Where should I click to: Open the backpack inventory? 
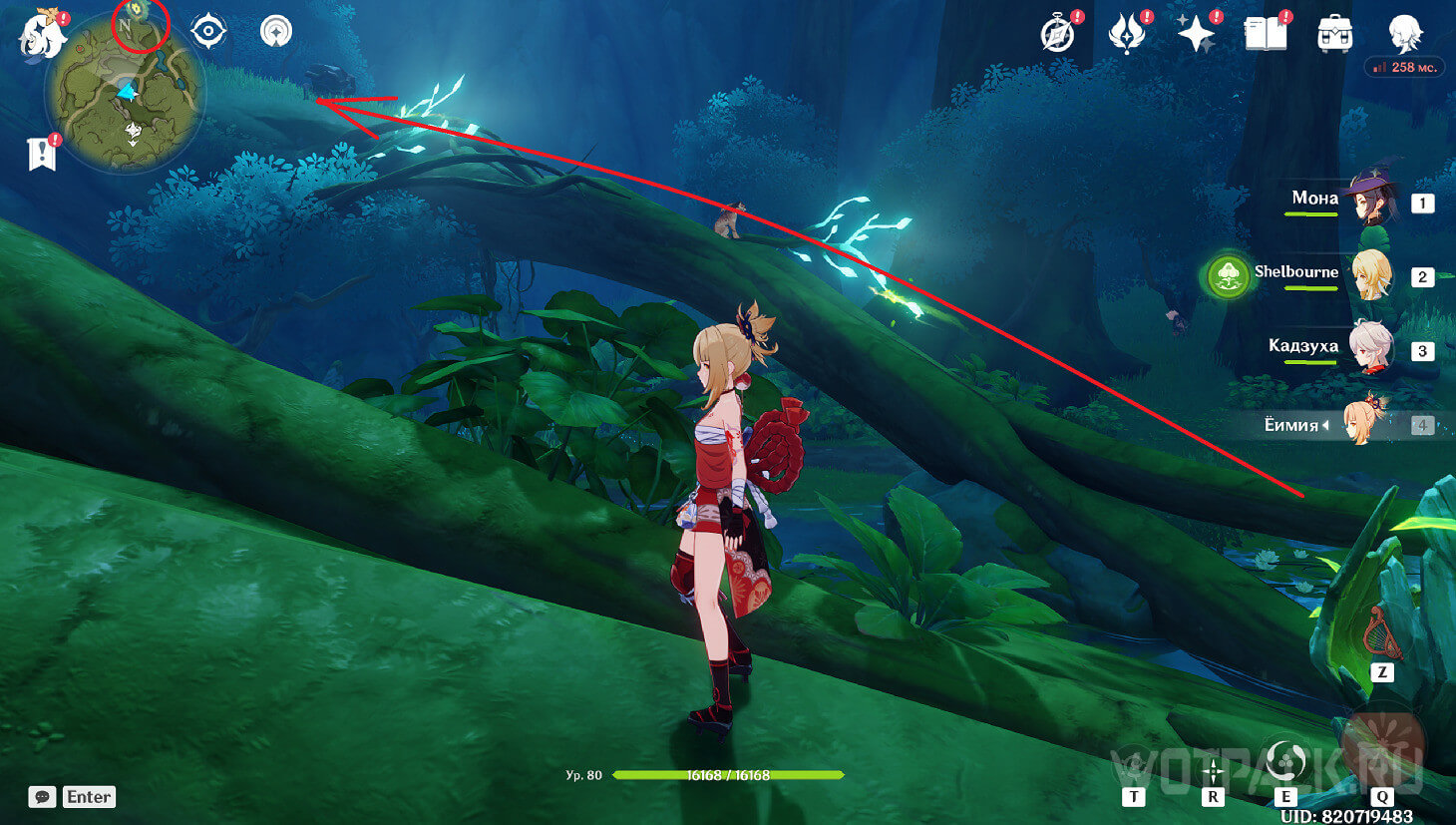pyautogui.click(x=1334, y=35)
